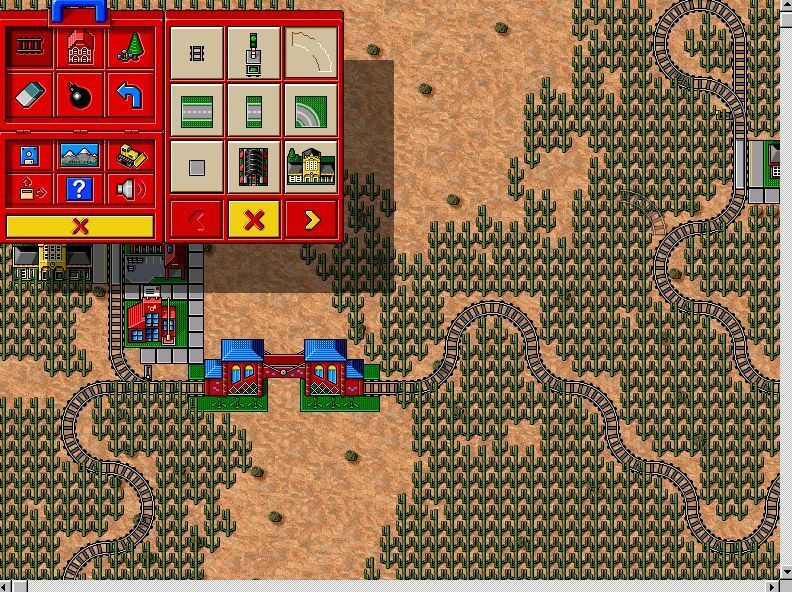Choose the mountain landscape picture icon
Screen dimensions: 792x592
(x=80, y=156)
